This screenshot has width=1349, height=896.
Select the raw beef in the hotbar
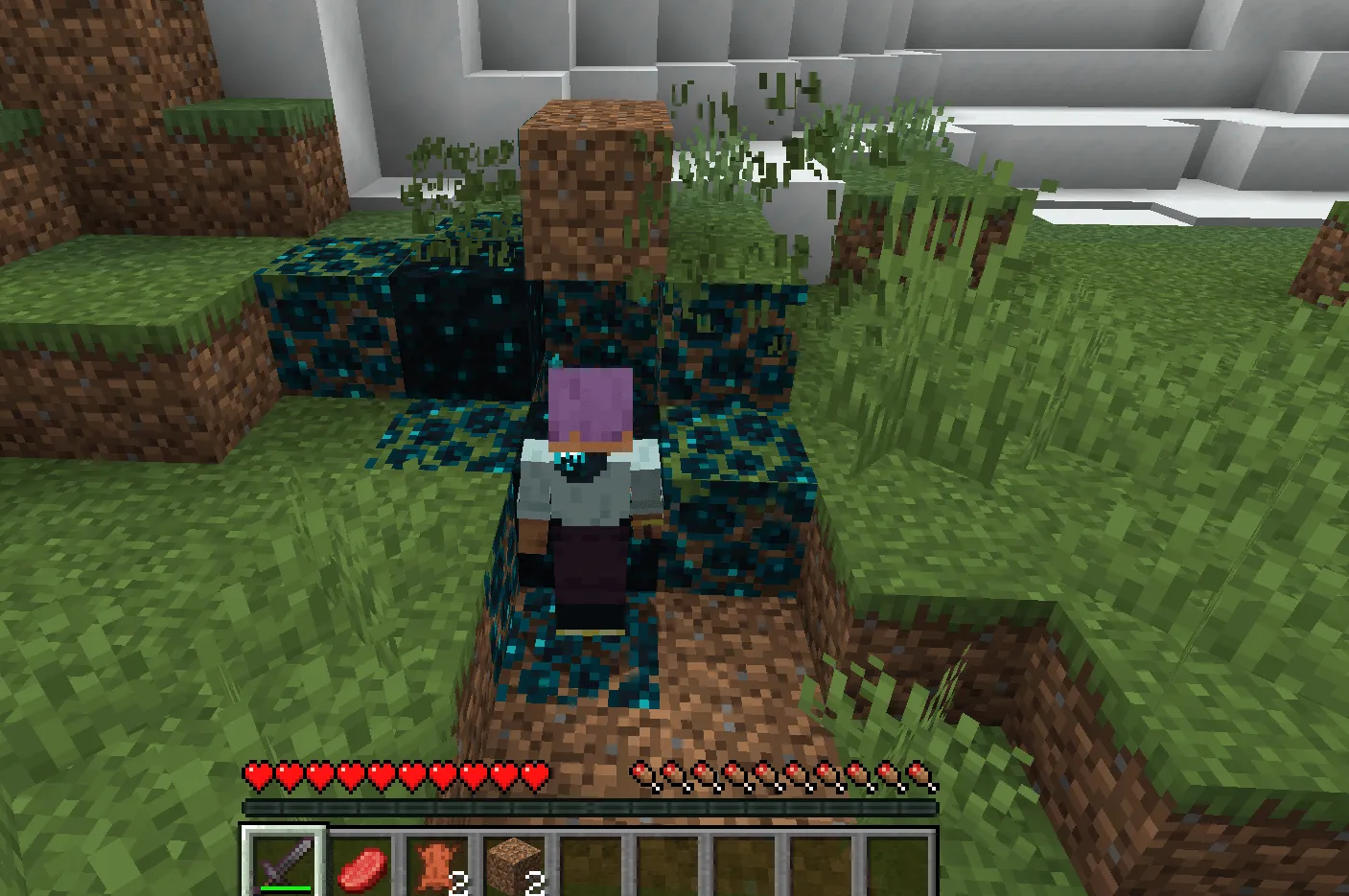[362, 860]
